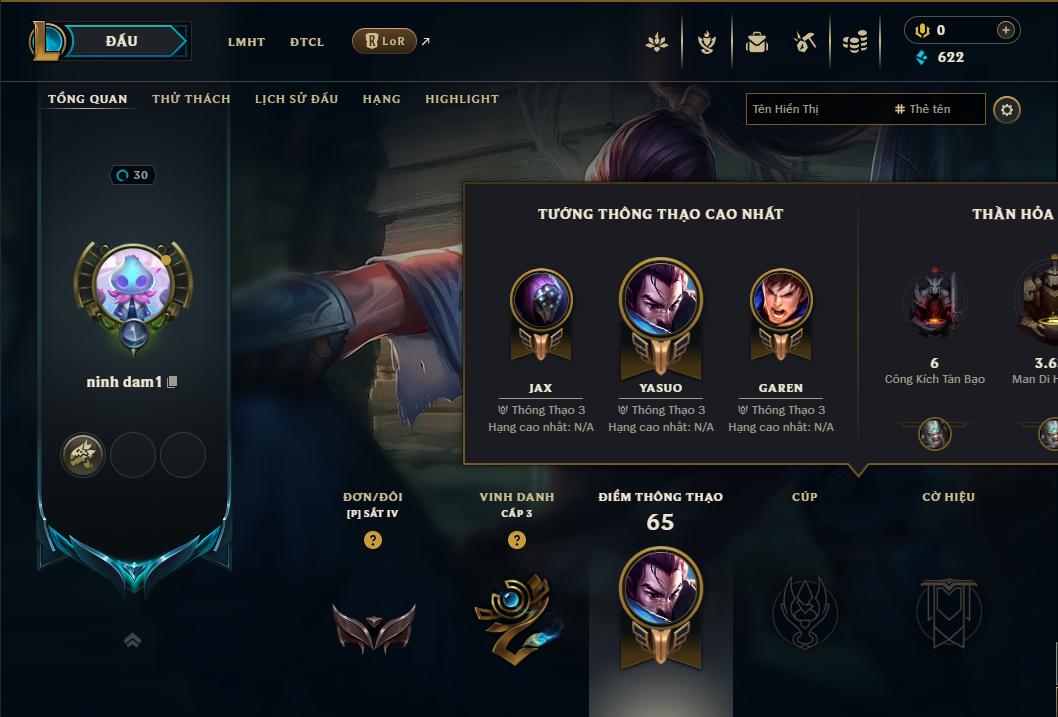Select the Jax mastery portrait
This screenshot has height=717, width=1058.
[541, 300]
